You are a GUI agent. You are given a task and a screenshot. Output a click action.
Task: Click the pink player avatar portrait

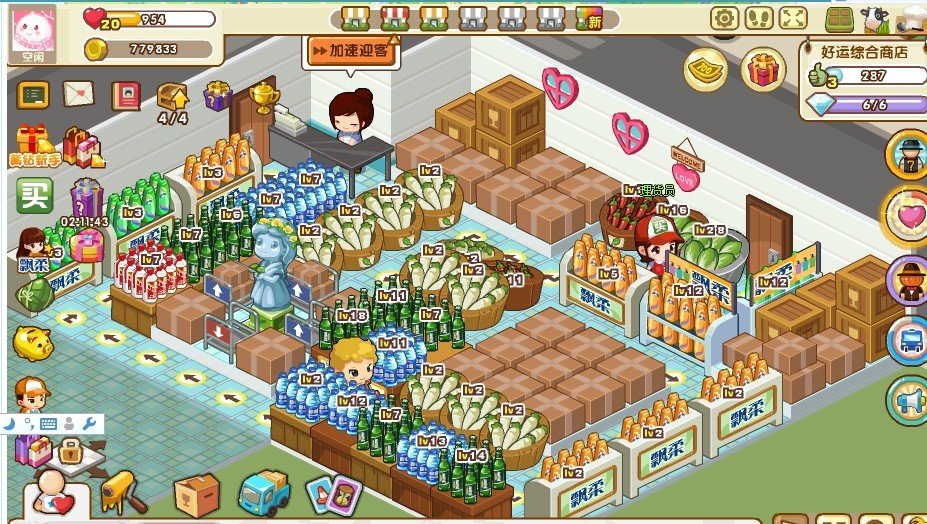[32, 30]
